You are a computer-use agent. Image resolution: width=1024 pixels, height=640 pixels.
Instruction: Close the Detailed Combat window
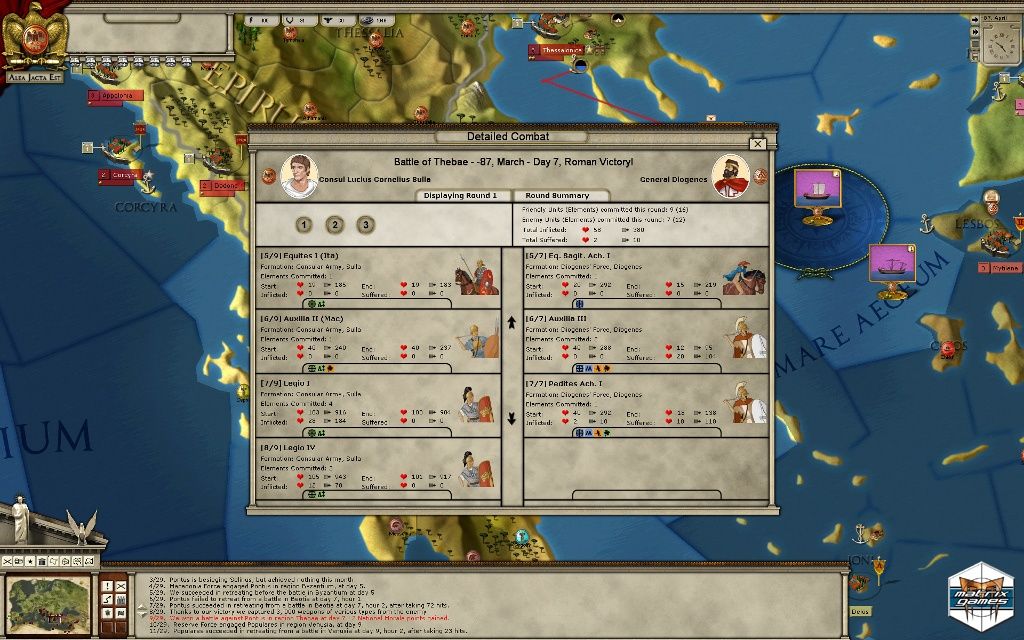(x=757, y=144)
